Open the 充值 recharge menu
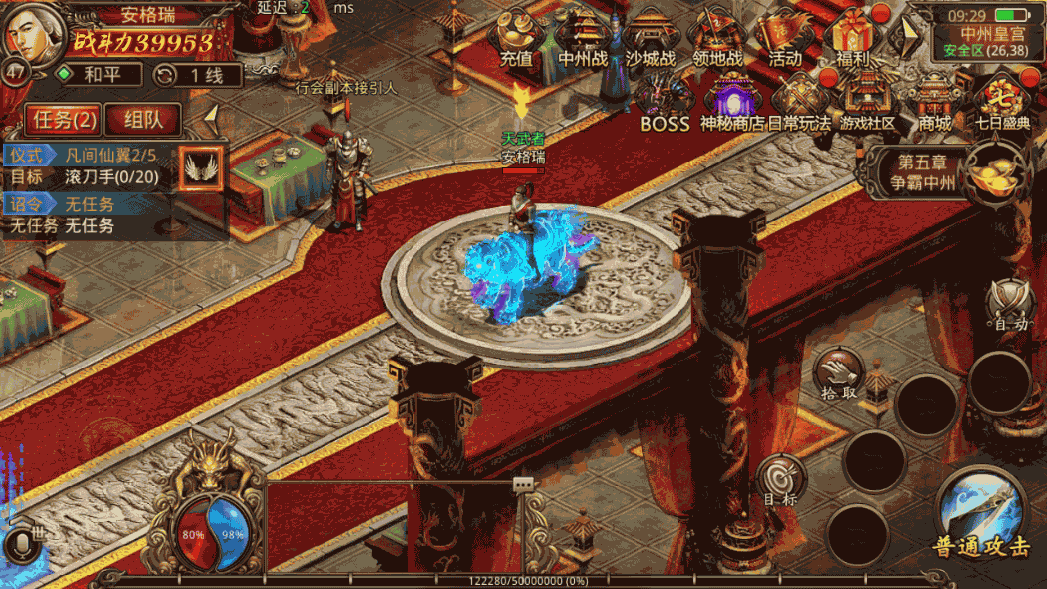1047x589 pixels. tap(516, 37)
